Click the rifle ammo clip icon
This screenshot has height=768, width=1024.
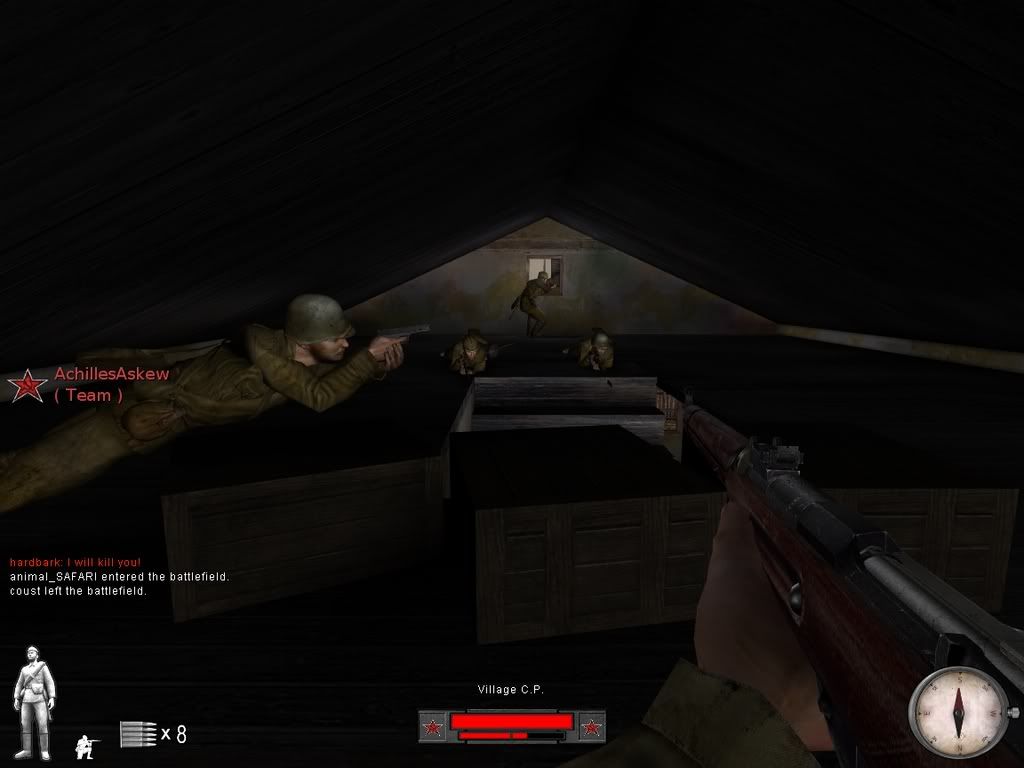[137, 734]
